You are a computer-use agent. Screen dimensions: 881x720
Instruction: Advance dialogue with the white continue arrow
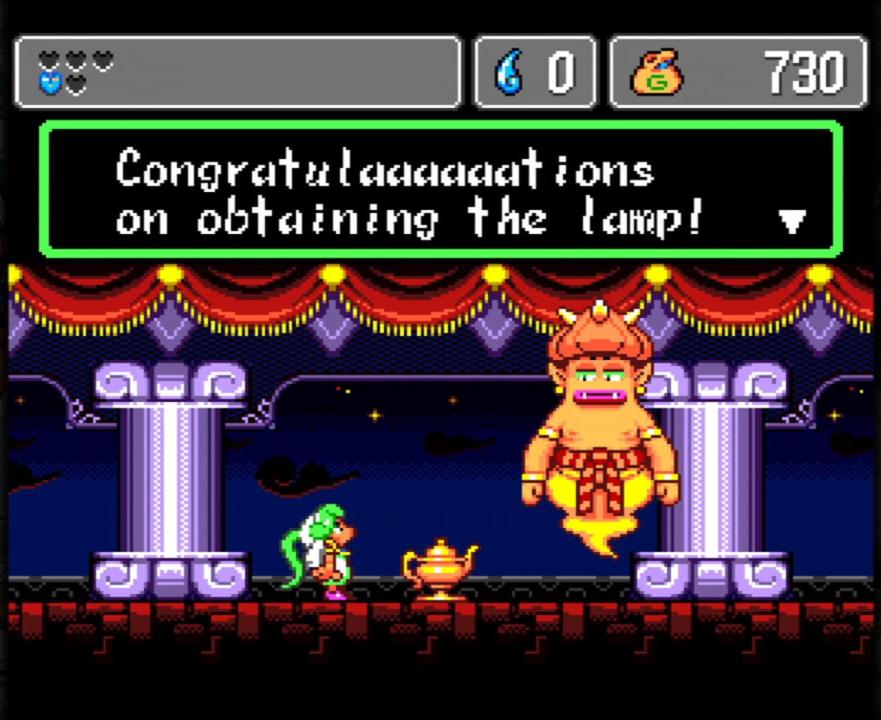tap(791, 221)
